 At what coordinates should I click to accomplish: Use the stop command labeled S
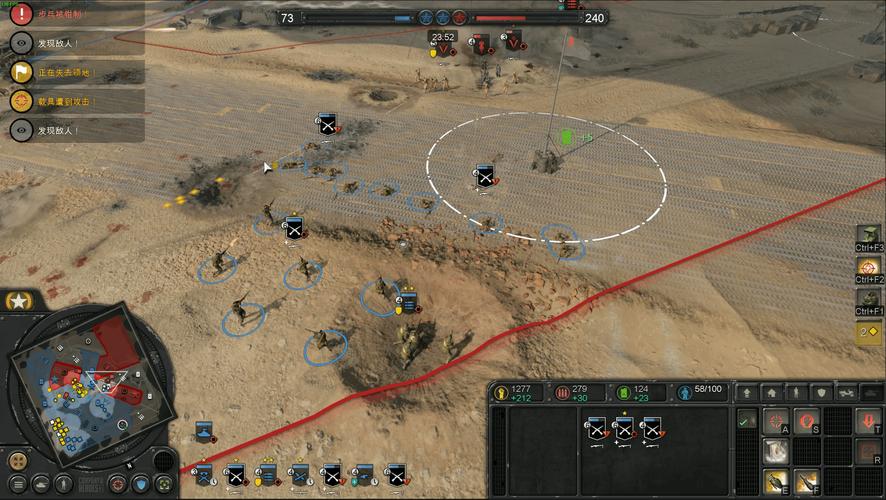click(x=807, y=422)
